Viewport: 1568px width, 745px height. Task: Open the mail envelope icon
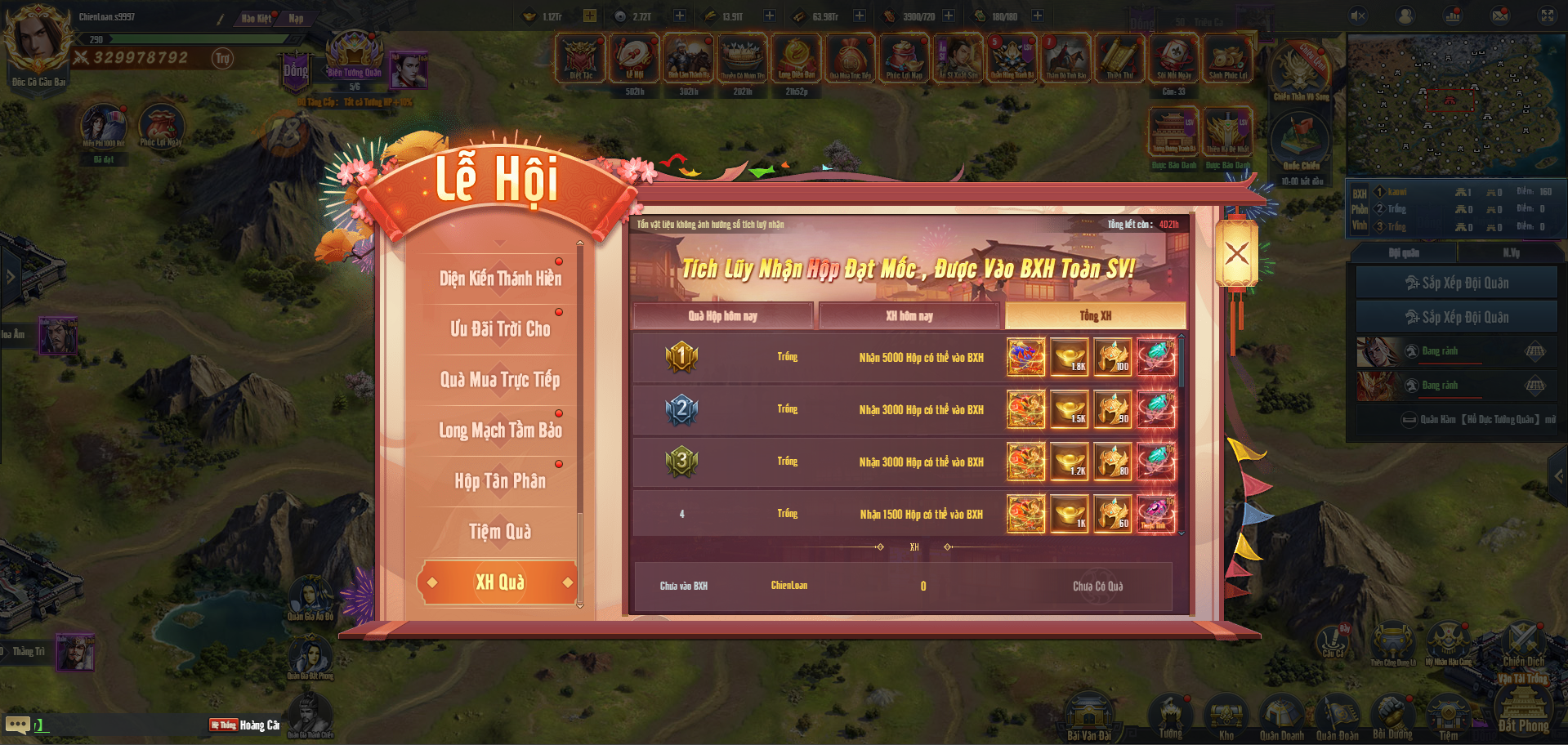(1500, 16)
